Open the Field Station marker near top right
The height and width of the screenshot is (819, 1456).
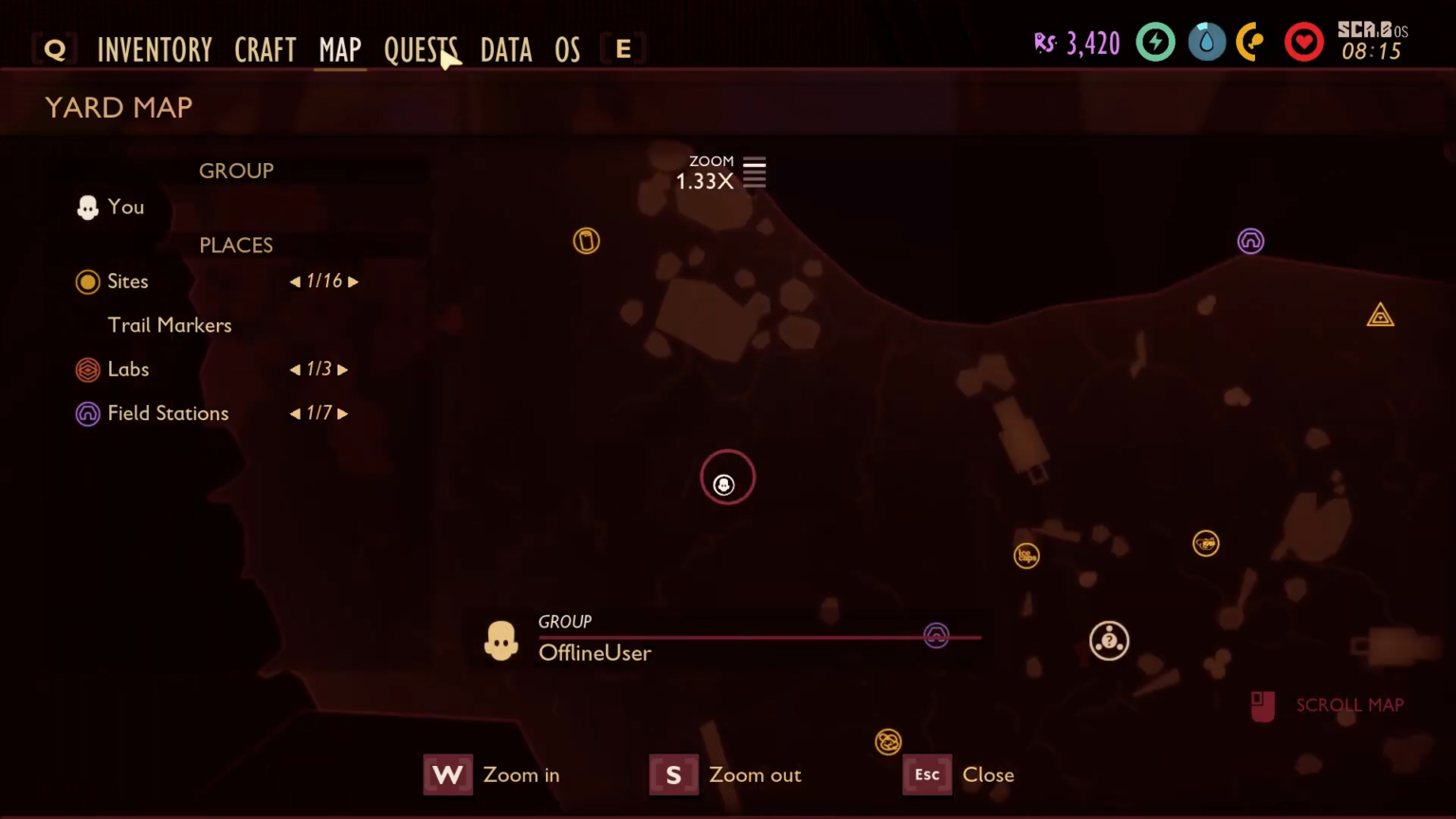click(x=1250, y=241)
